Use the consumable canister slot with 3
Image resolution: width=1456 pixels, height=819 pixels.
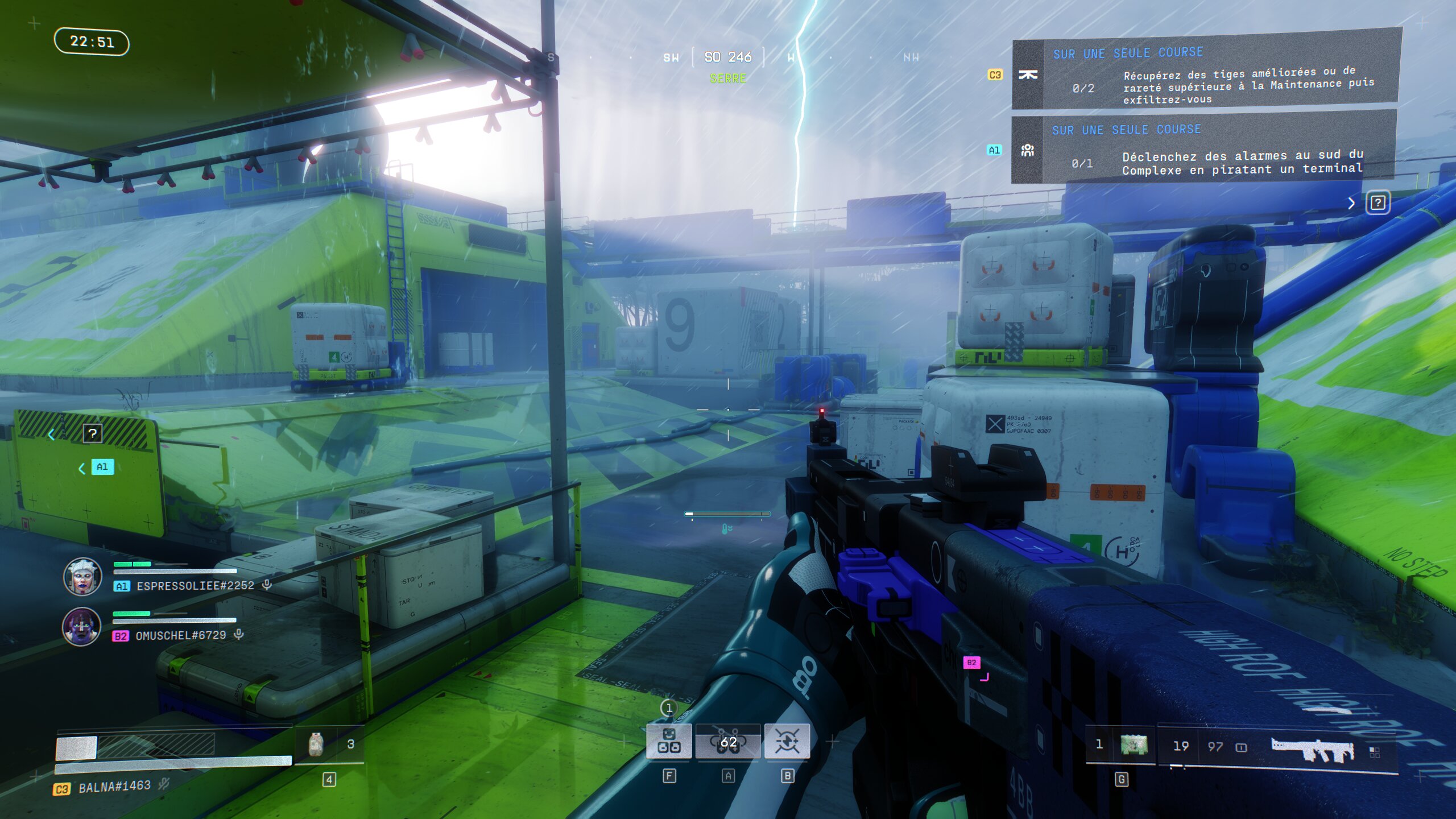[x=316, y=744]
